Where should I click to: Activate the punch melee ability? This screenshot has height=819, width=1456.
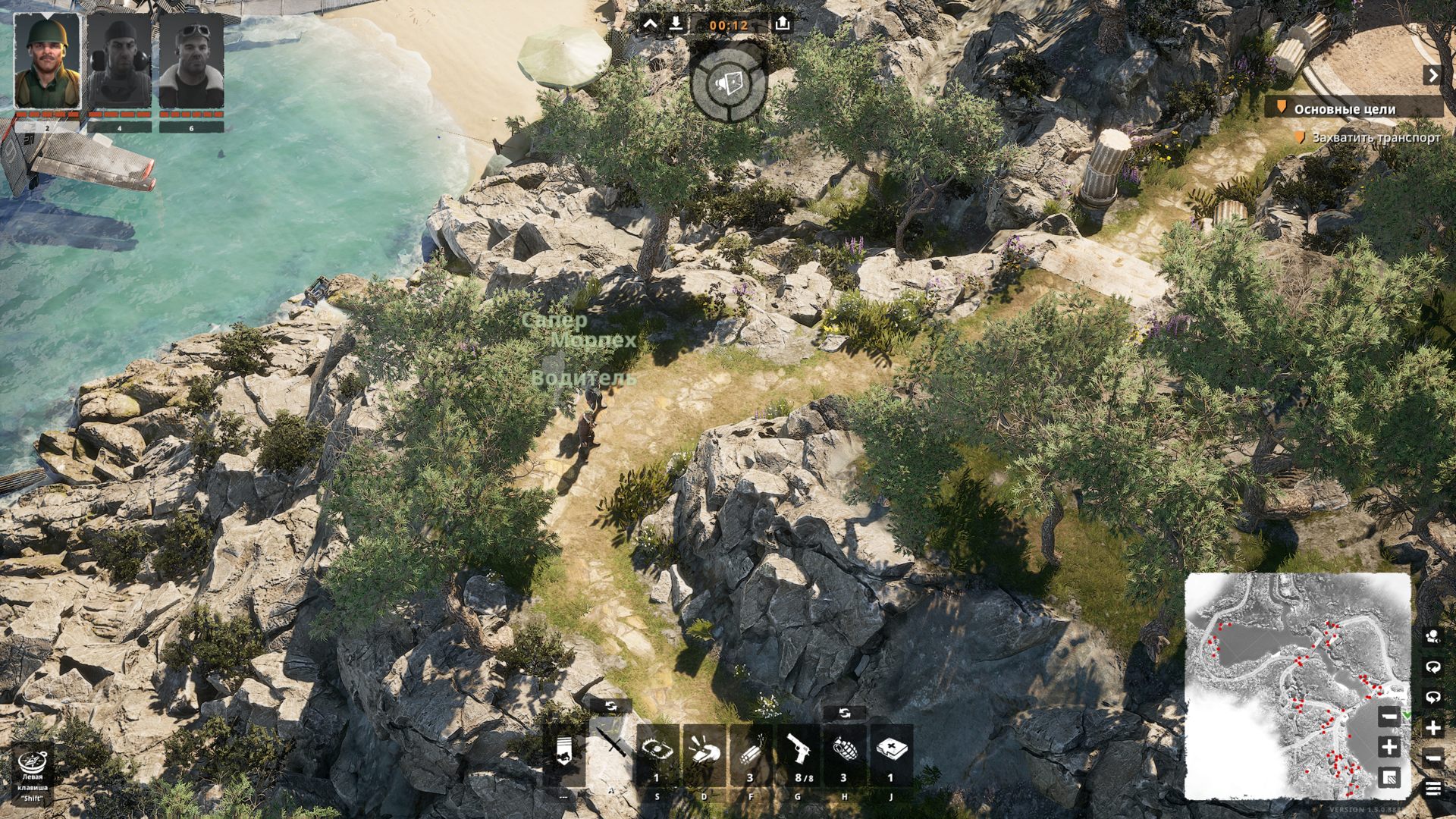tap(704, 753)
